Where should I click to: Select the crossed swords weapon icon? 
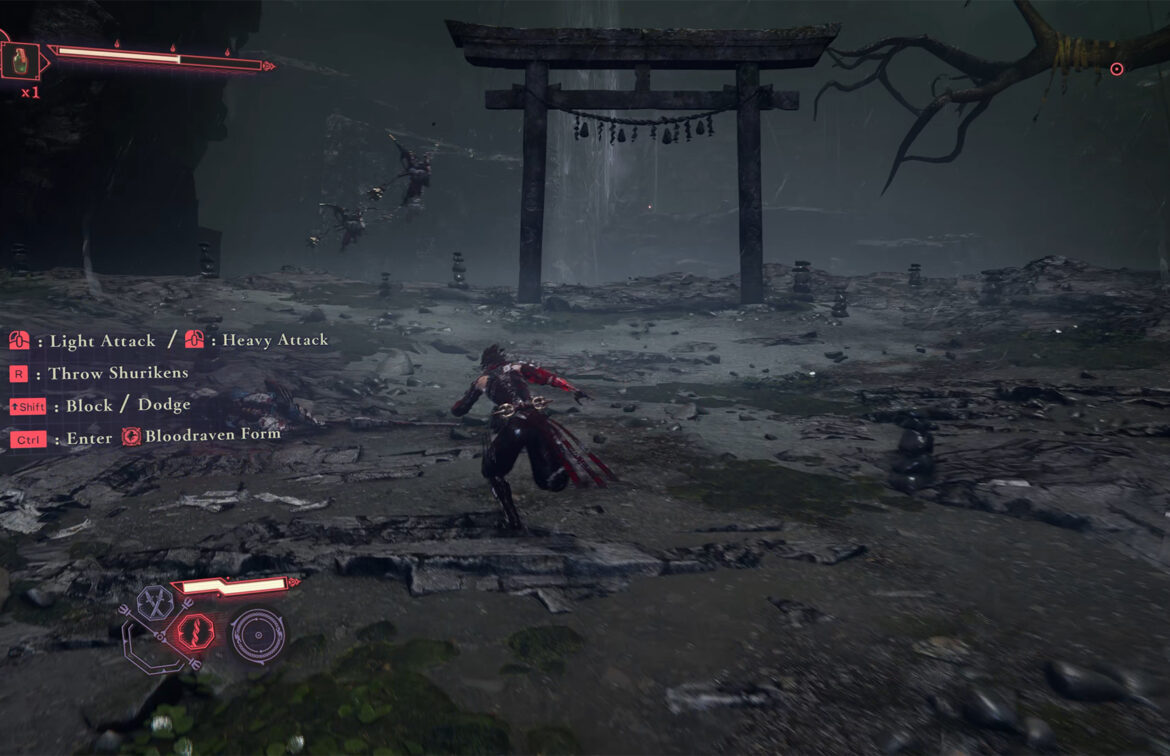pyautogui.click(x=156, y=602)
